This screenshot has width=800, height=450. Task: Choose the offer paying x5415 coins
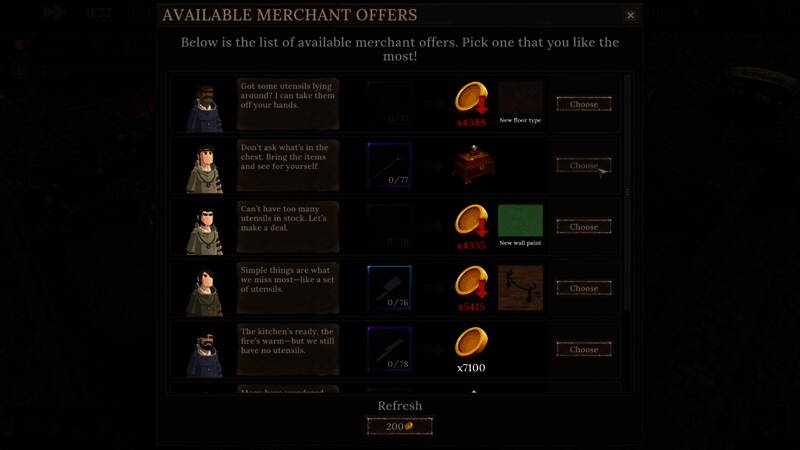coord(584,288)
